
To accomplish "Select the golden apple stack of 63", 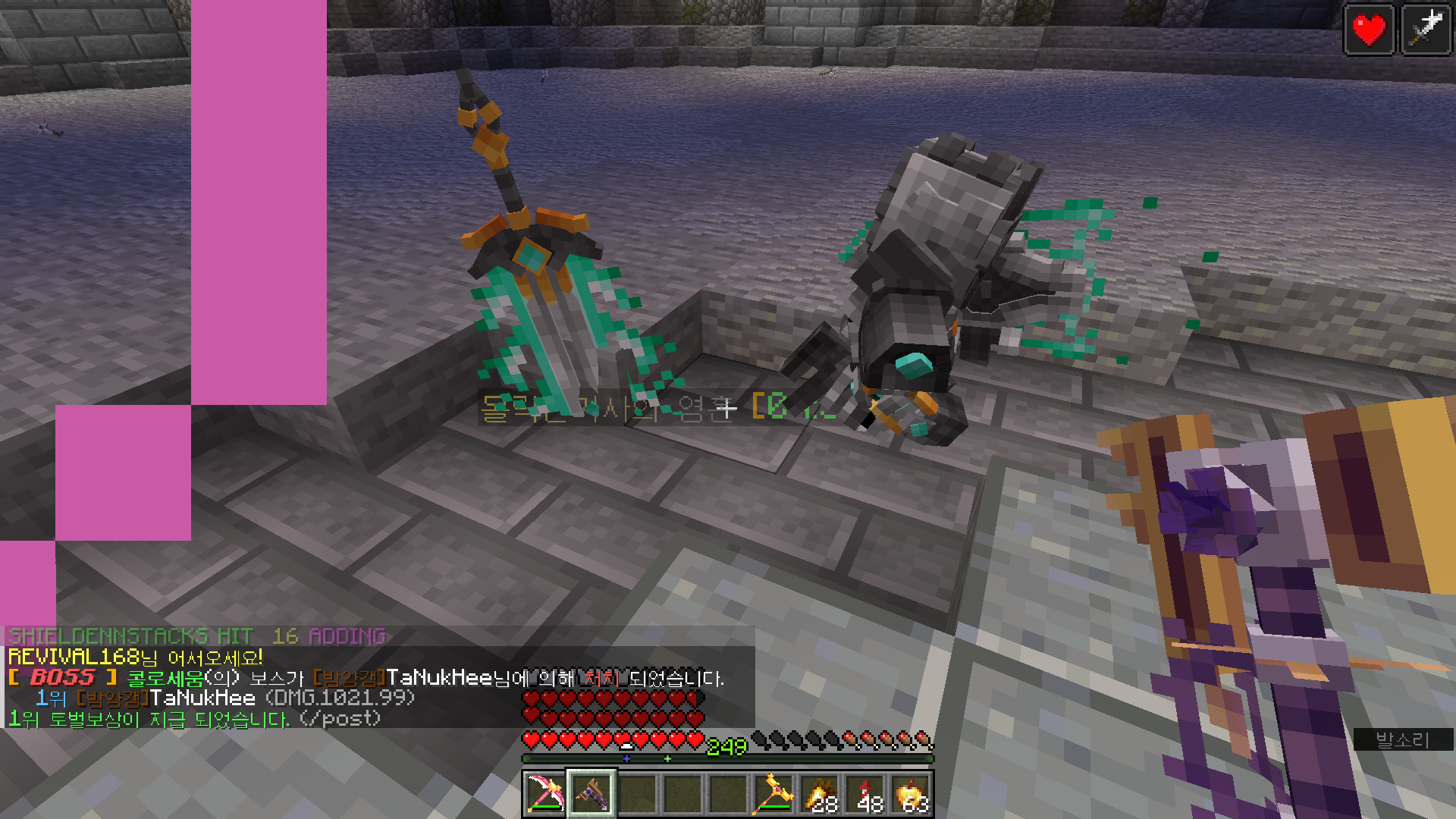I will [911, 794].
